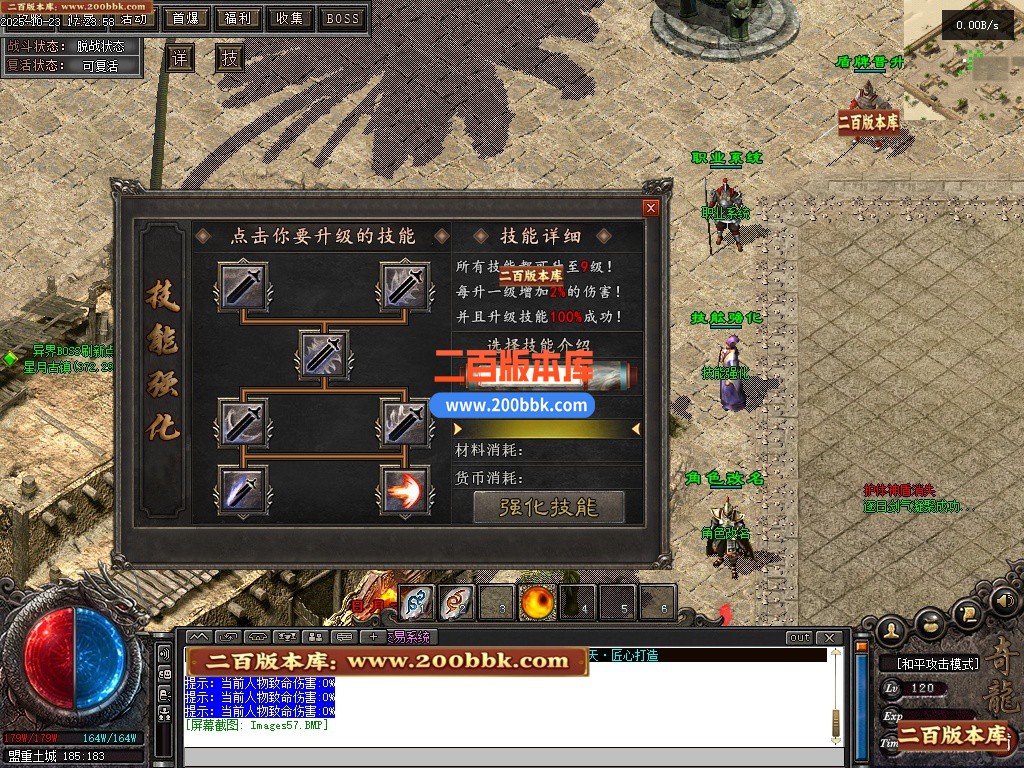Close the skill enhancement window
The image size is (1024, 768).
(x=651, y=208)
